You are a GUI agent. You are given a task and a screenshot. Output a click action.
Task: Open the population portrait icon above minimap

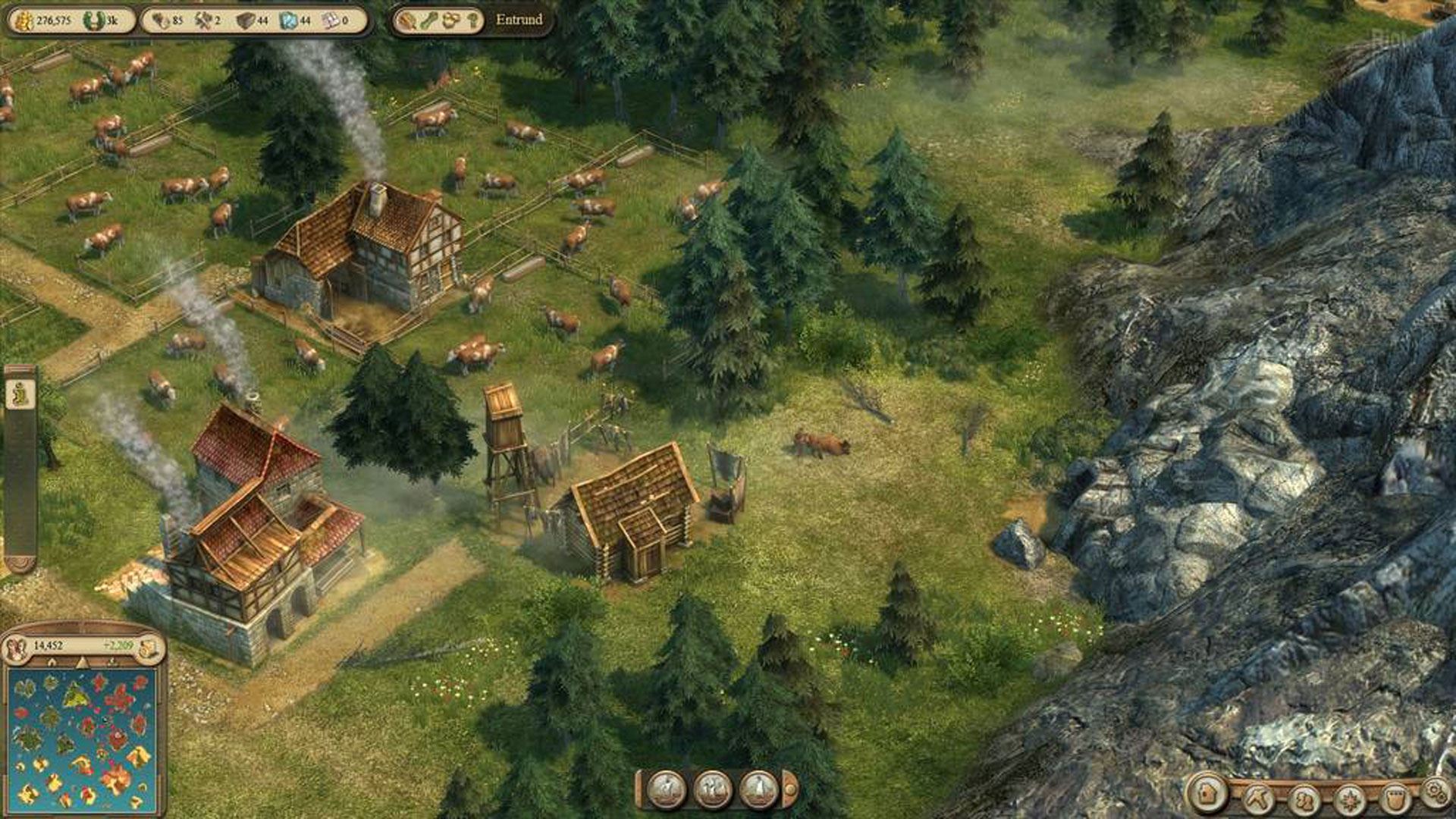(15, 647)
